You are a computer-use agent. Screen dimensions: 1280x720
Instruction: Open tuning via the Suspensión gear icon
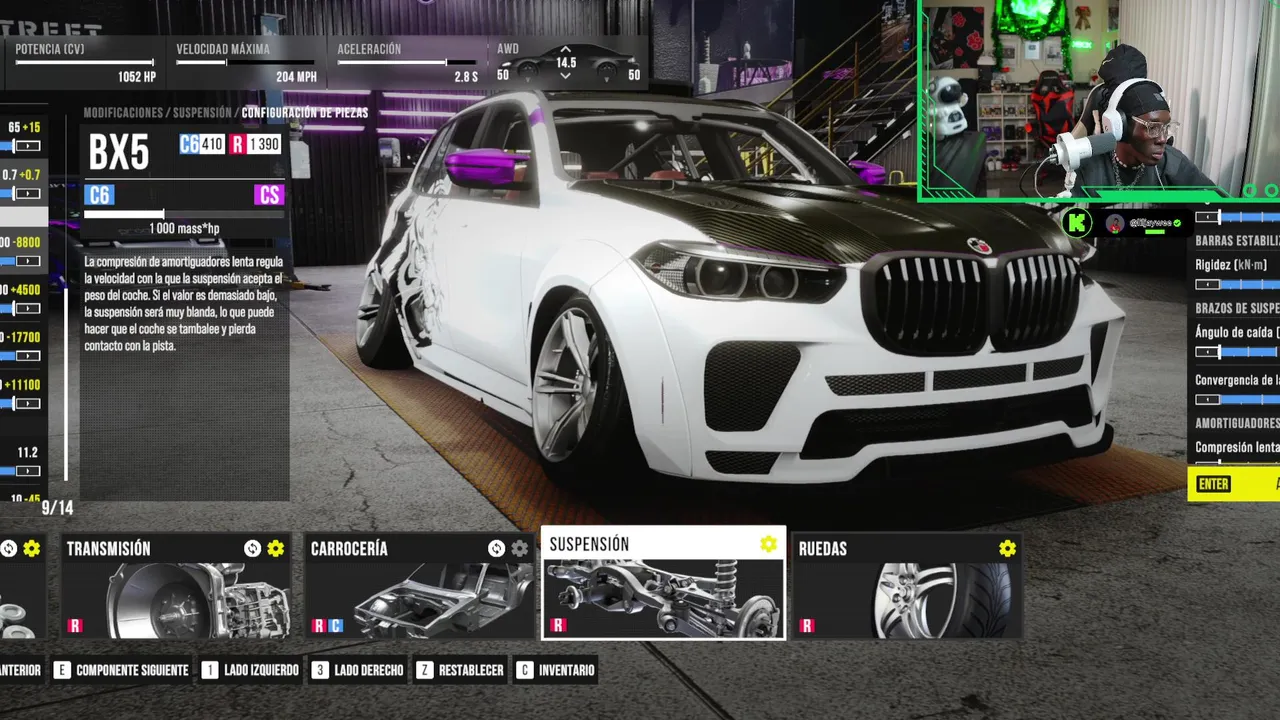[768, 544]
